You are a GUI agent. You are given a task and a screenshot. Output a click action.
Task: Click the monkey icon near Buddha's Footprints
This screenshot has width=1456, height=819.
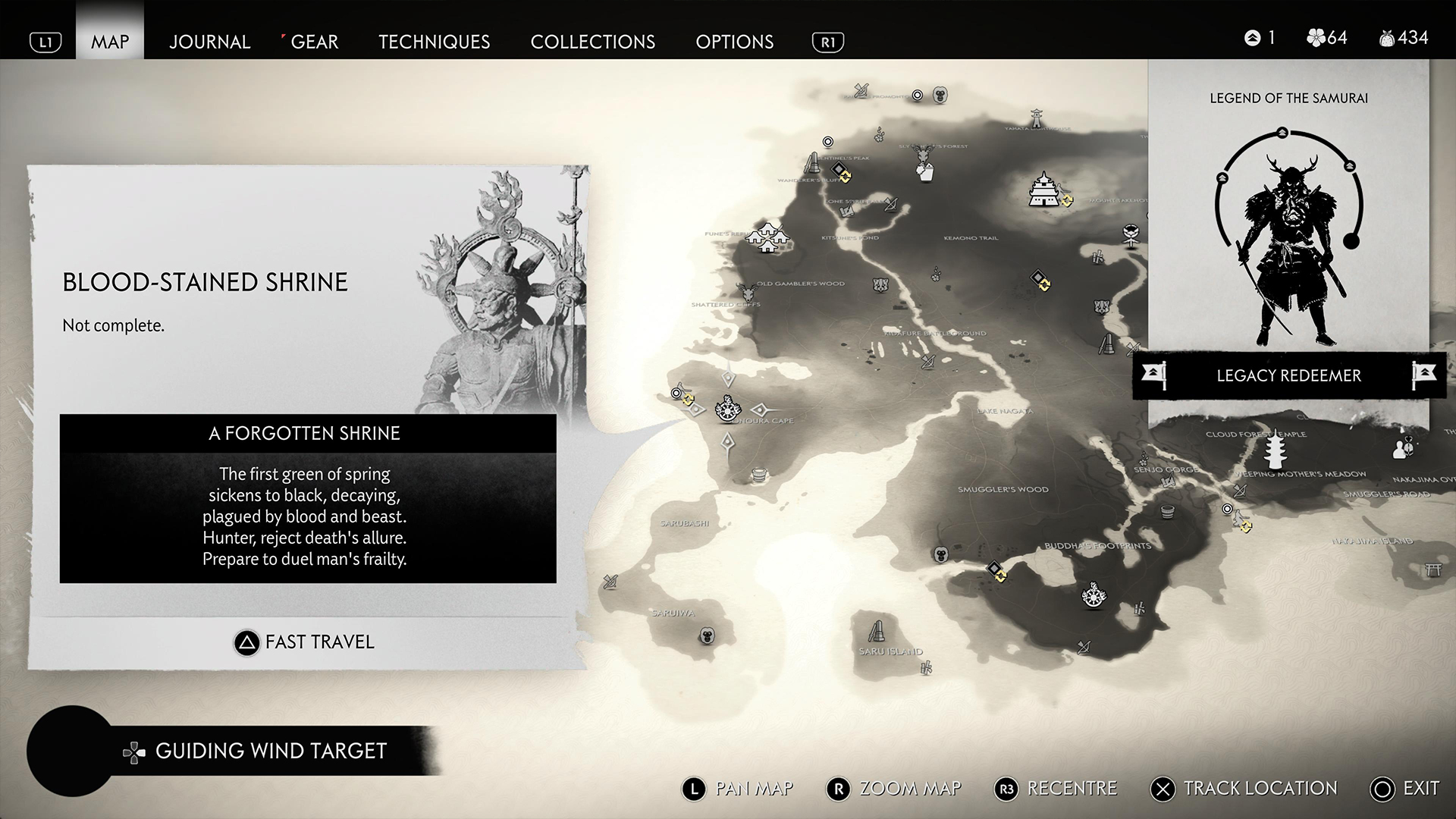tap(941, 555)
